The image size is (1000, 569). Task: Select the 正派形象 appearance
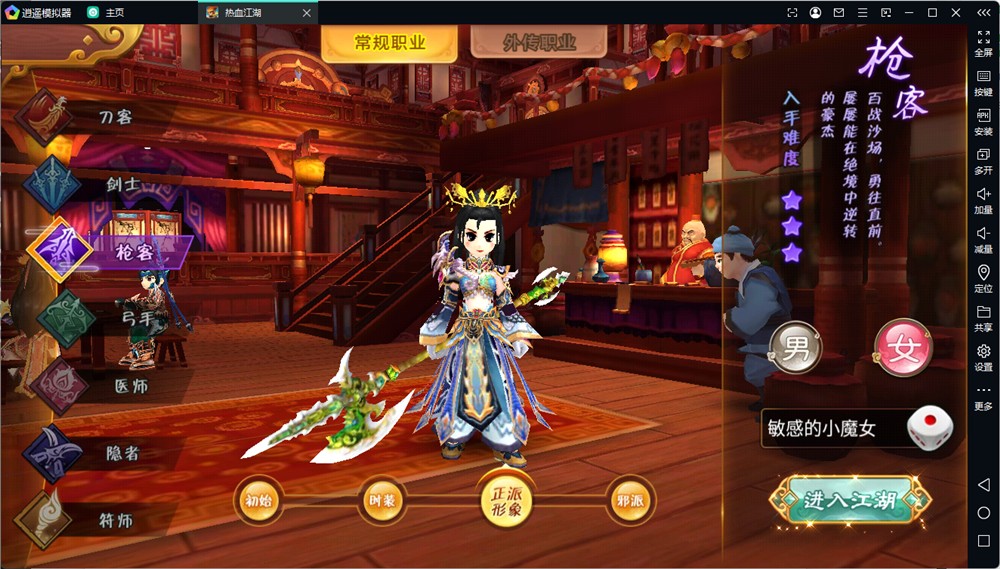point(506,499)
